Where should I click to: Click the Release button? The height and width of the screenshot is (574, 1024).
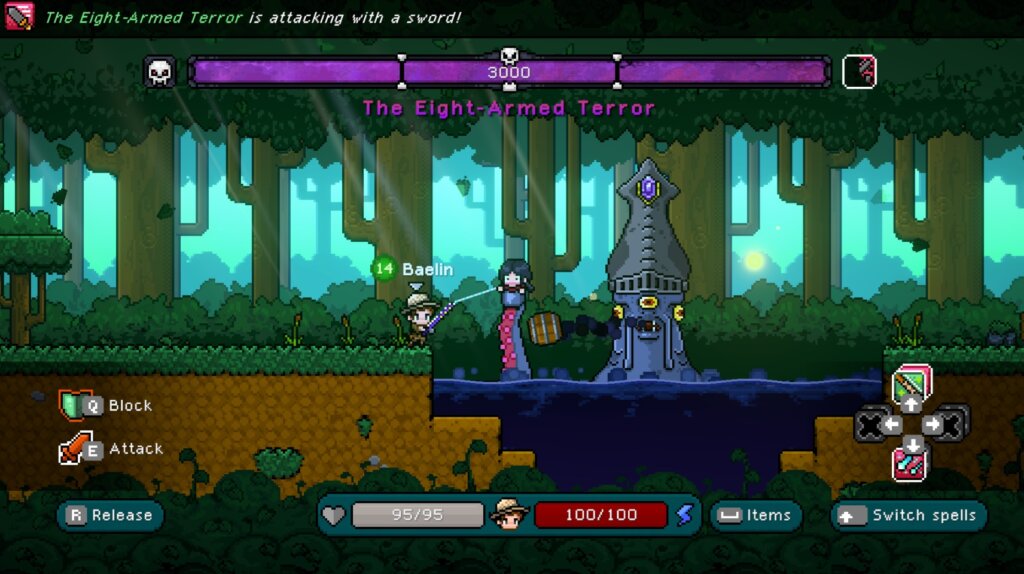click(110, 516)
